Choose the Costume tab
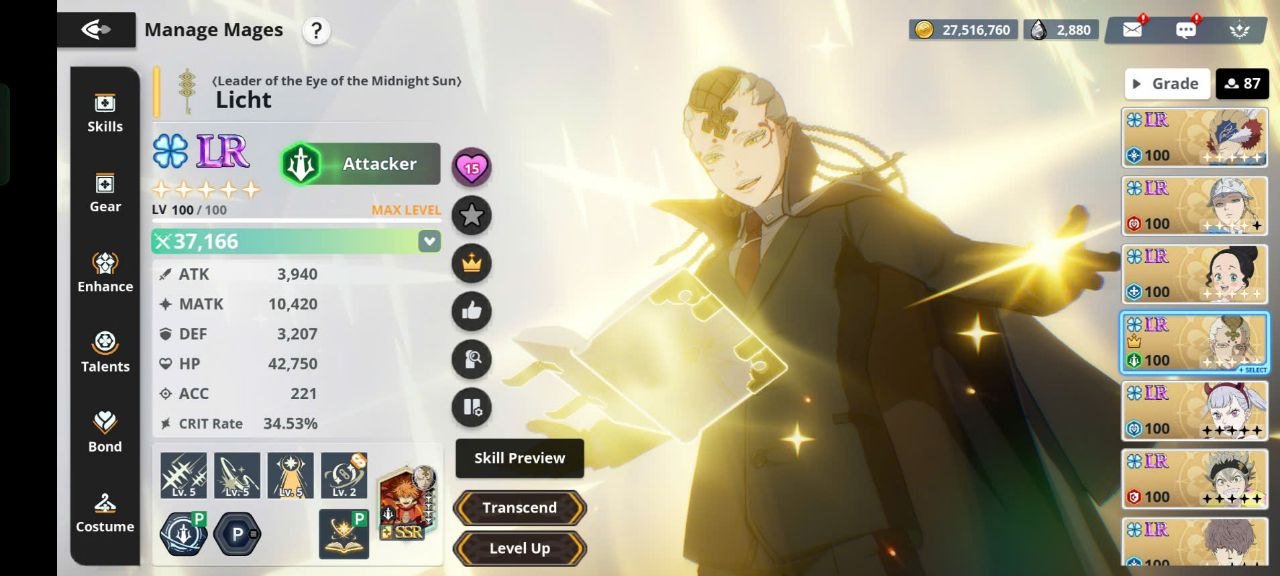Image resolution: width=1280 pixels, height=576 pixels. (x=105, y=512)
